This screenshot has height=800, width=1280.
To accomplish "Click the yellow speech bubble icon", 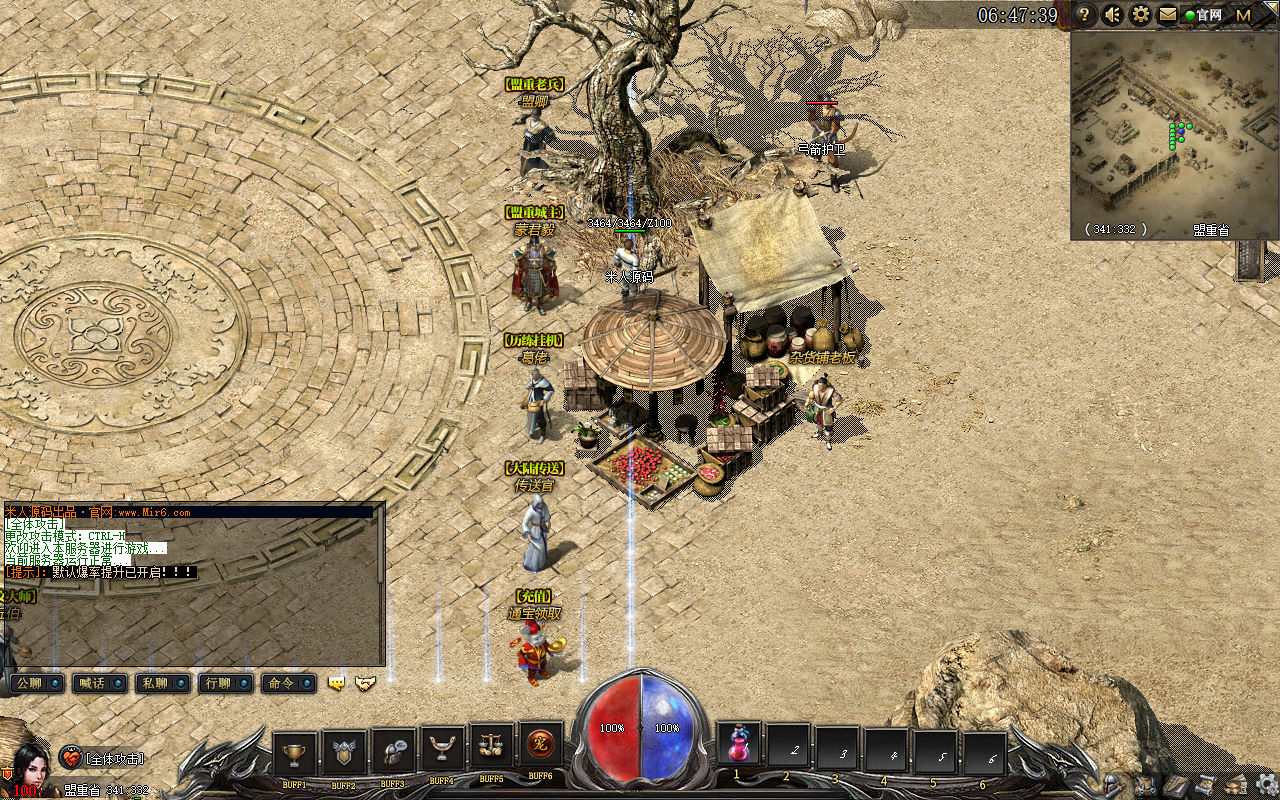I will click(337, 683).
